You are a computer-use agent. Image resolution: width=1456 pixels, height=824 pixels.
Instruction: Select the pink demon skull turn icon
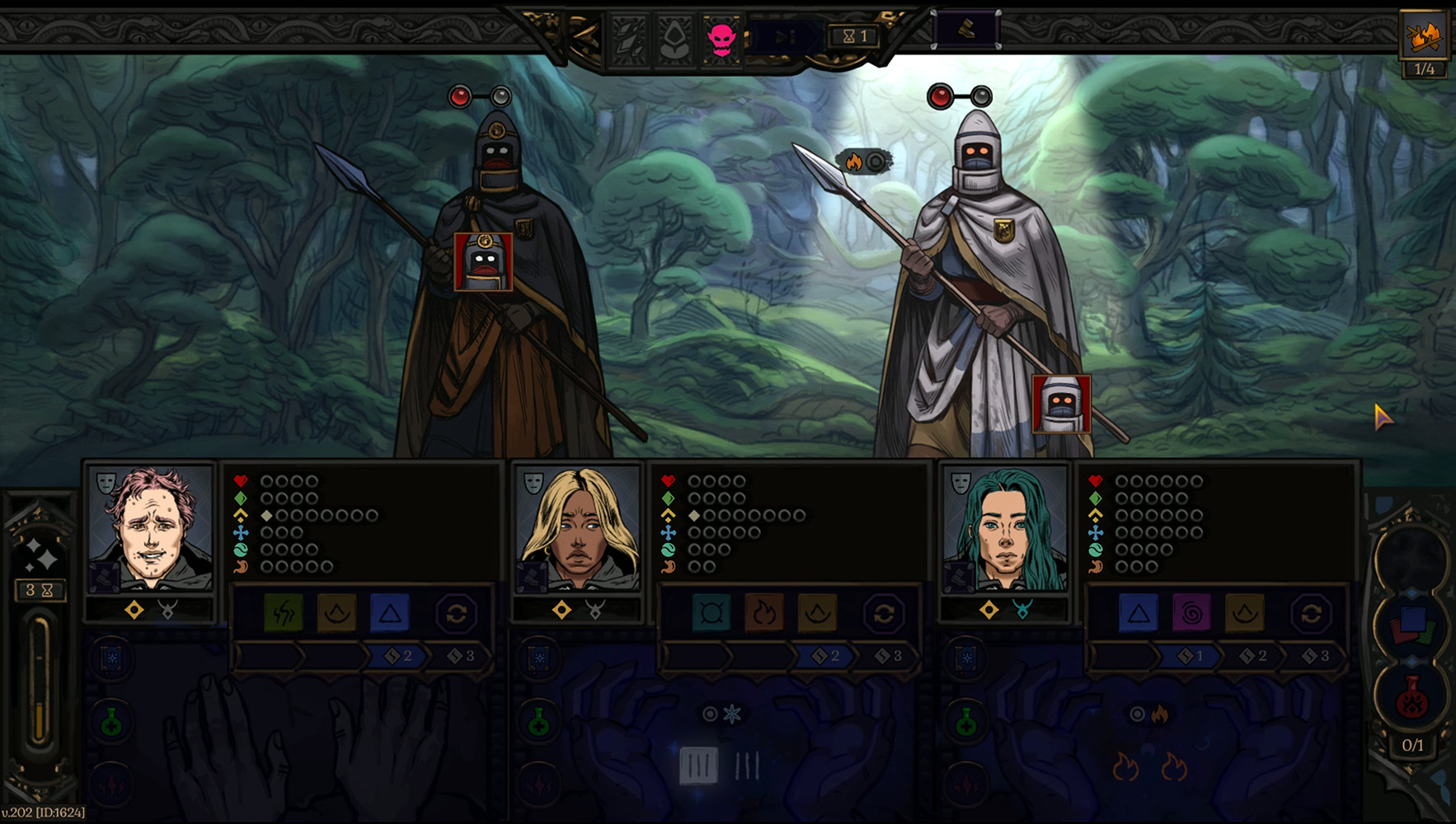click(721, 37)
